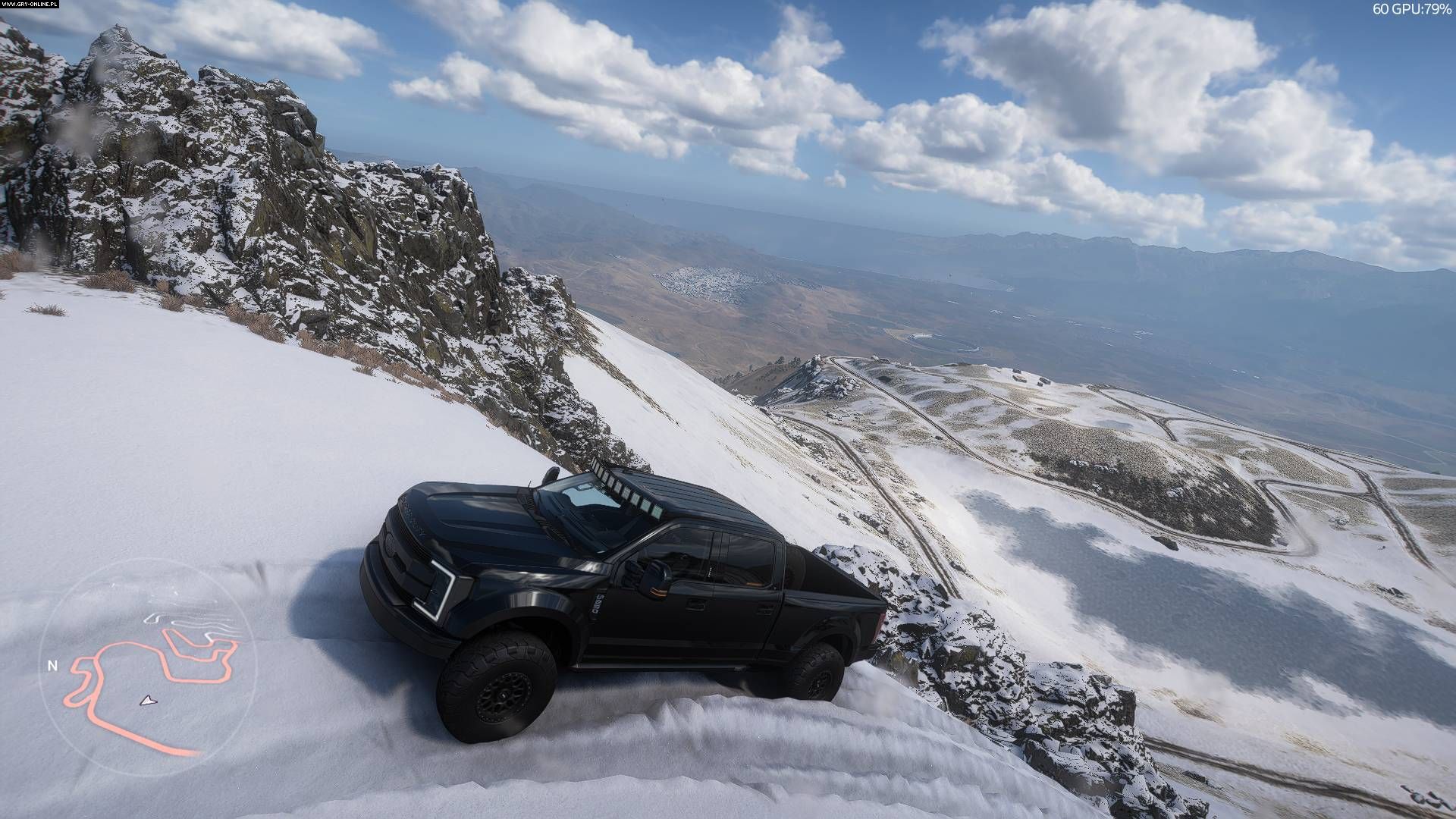Click the circular minimap
The height and width of the screenshot is (819, 1456).
148,667
